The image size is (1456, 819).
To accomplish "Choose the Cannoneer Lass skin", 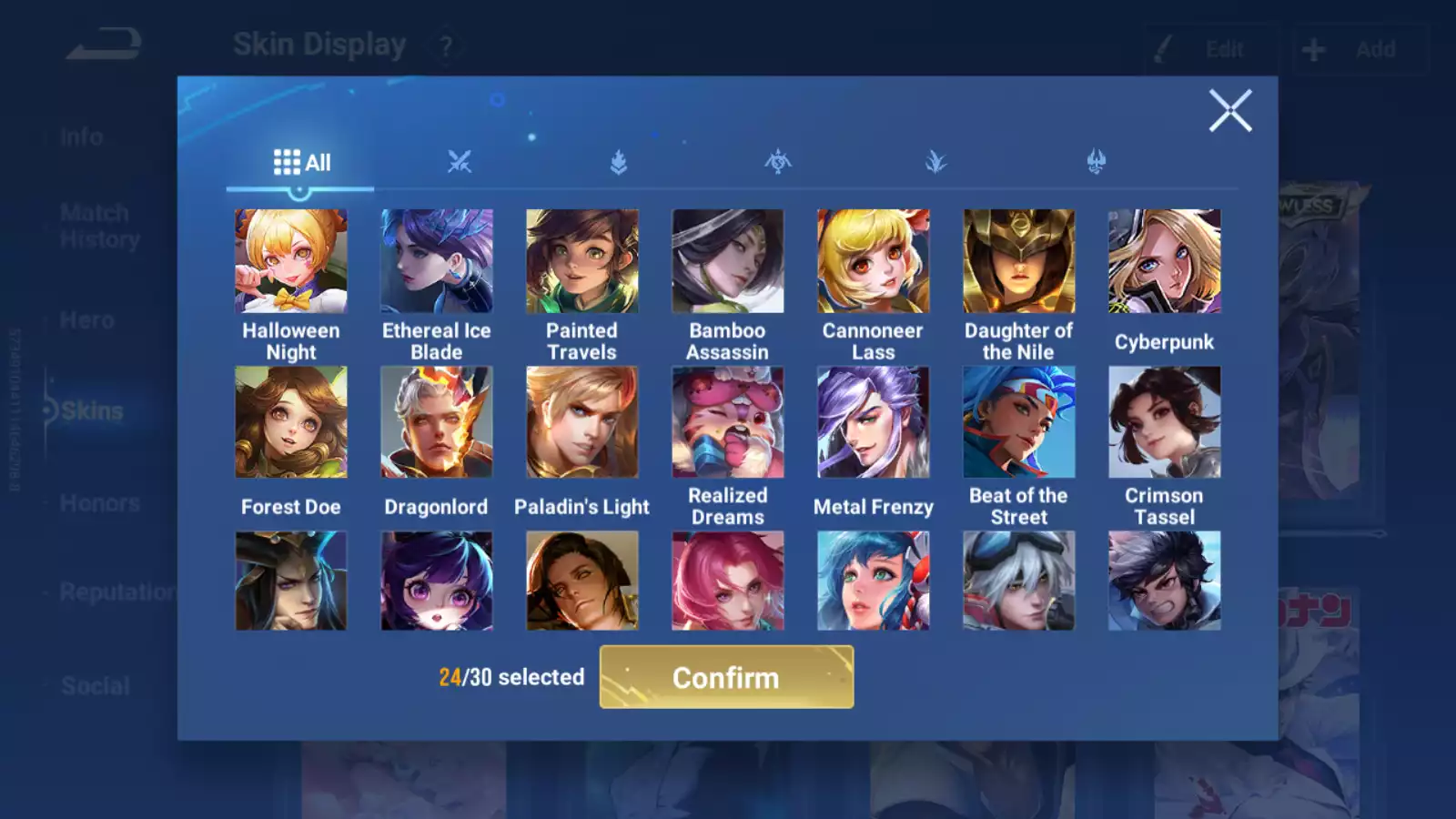I will tap(873, 262).
